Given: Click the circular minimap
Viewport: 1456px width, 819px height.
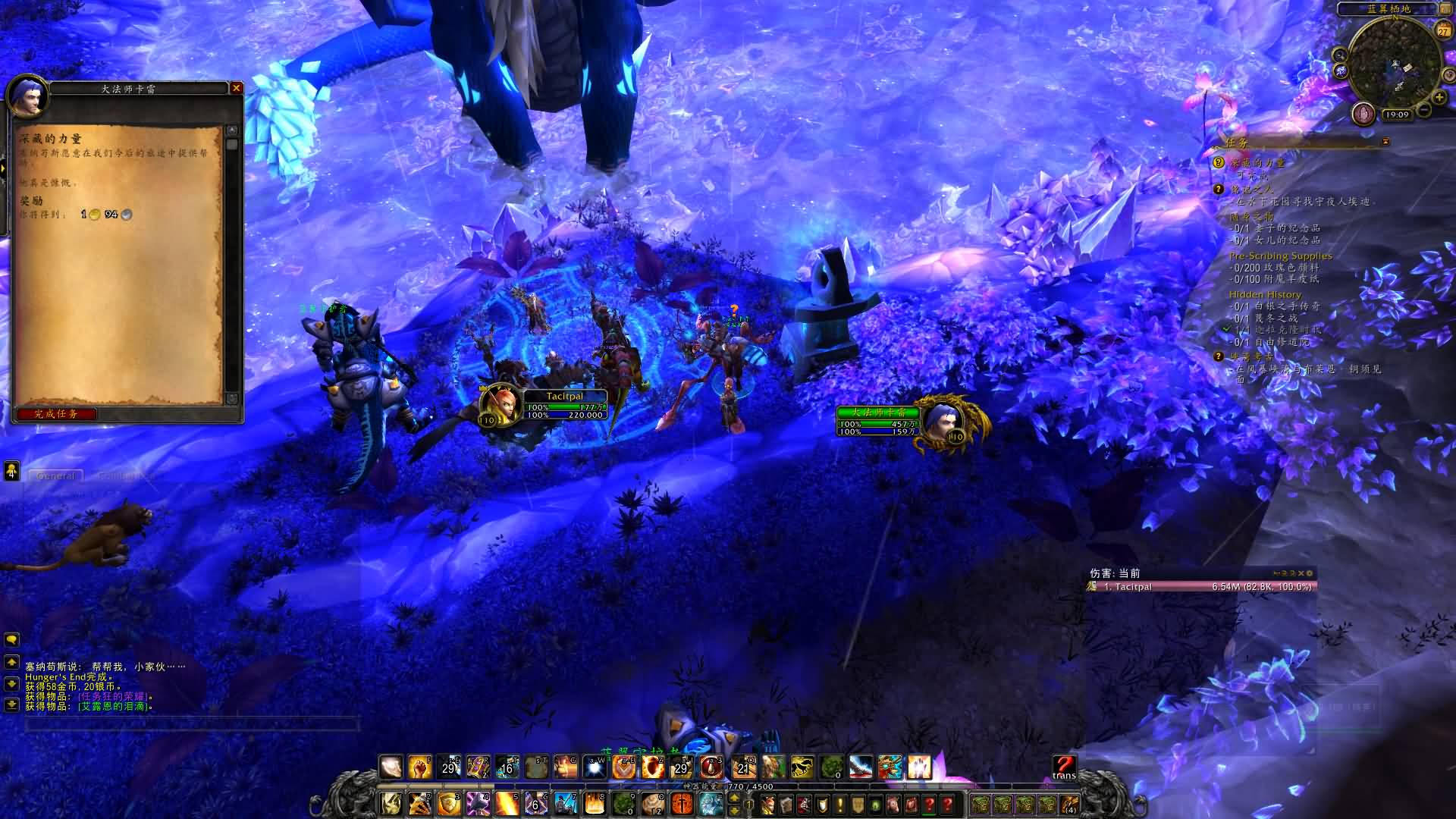Looking at the screenshot, I should 1394,62.
